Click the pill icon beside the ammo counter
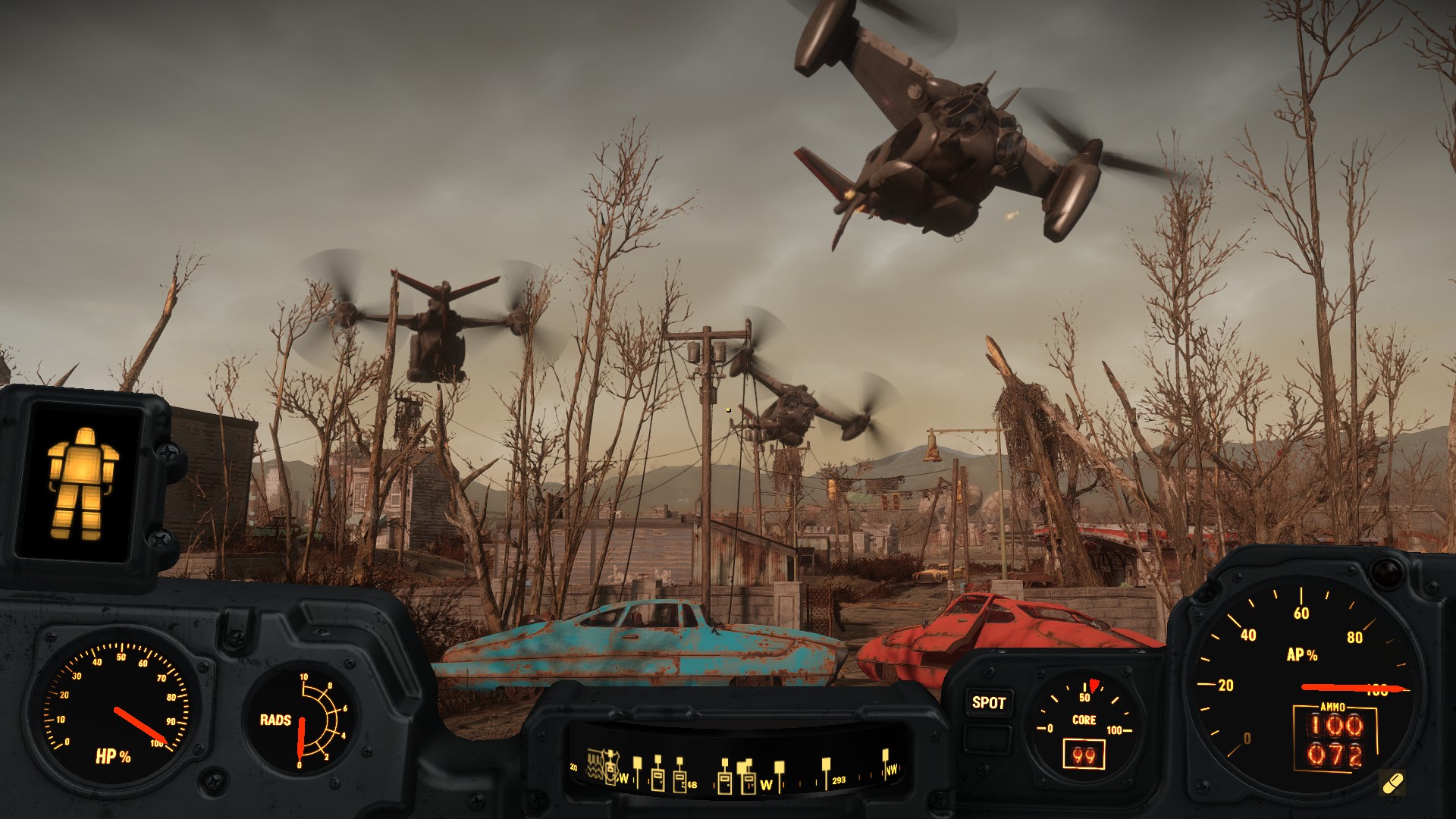Screen dimensions: 1456x819 (1392, 783)
